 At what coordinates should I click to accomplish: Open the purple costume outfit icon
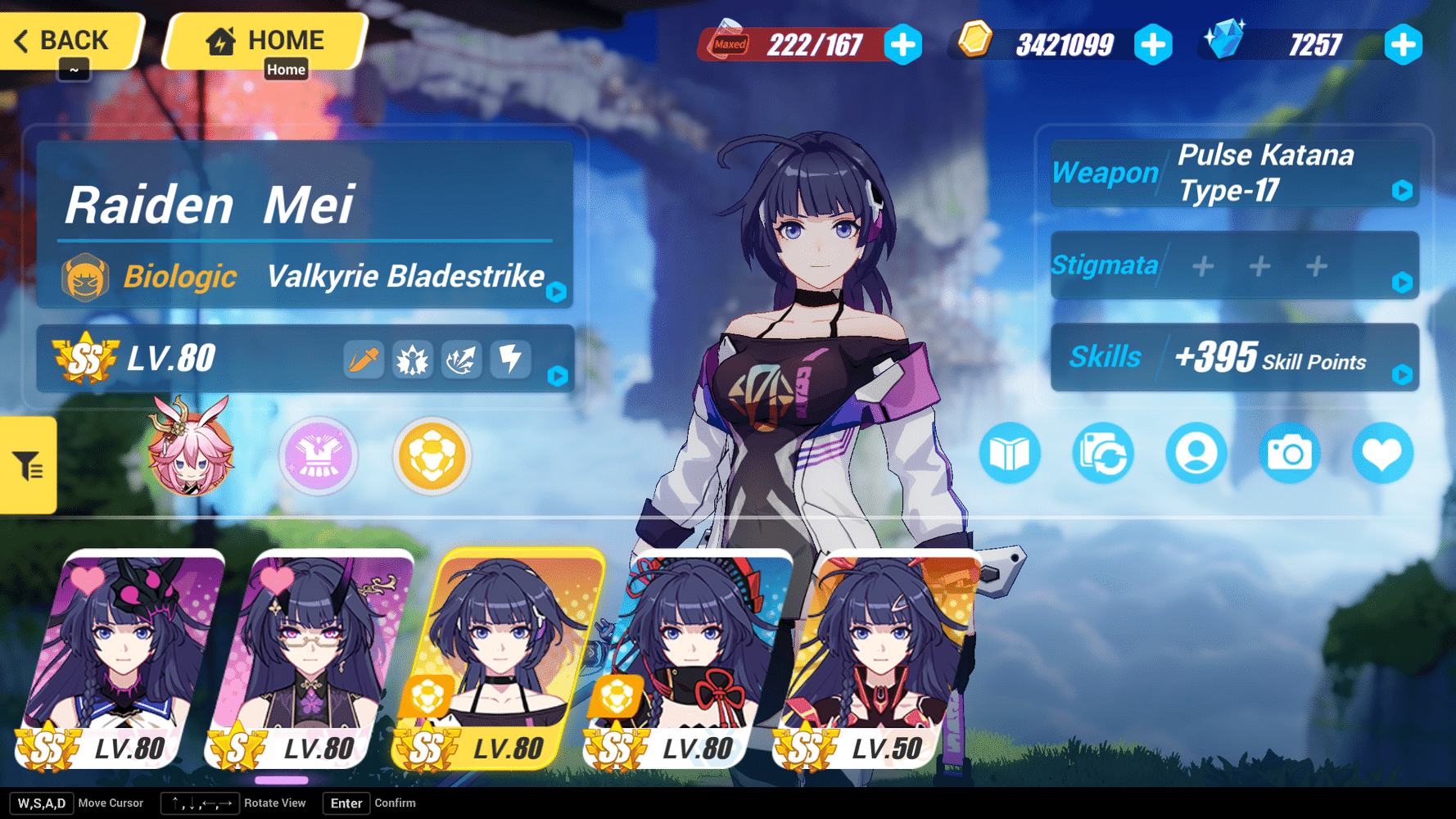point(319,456)
